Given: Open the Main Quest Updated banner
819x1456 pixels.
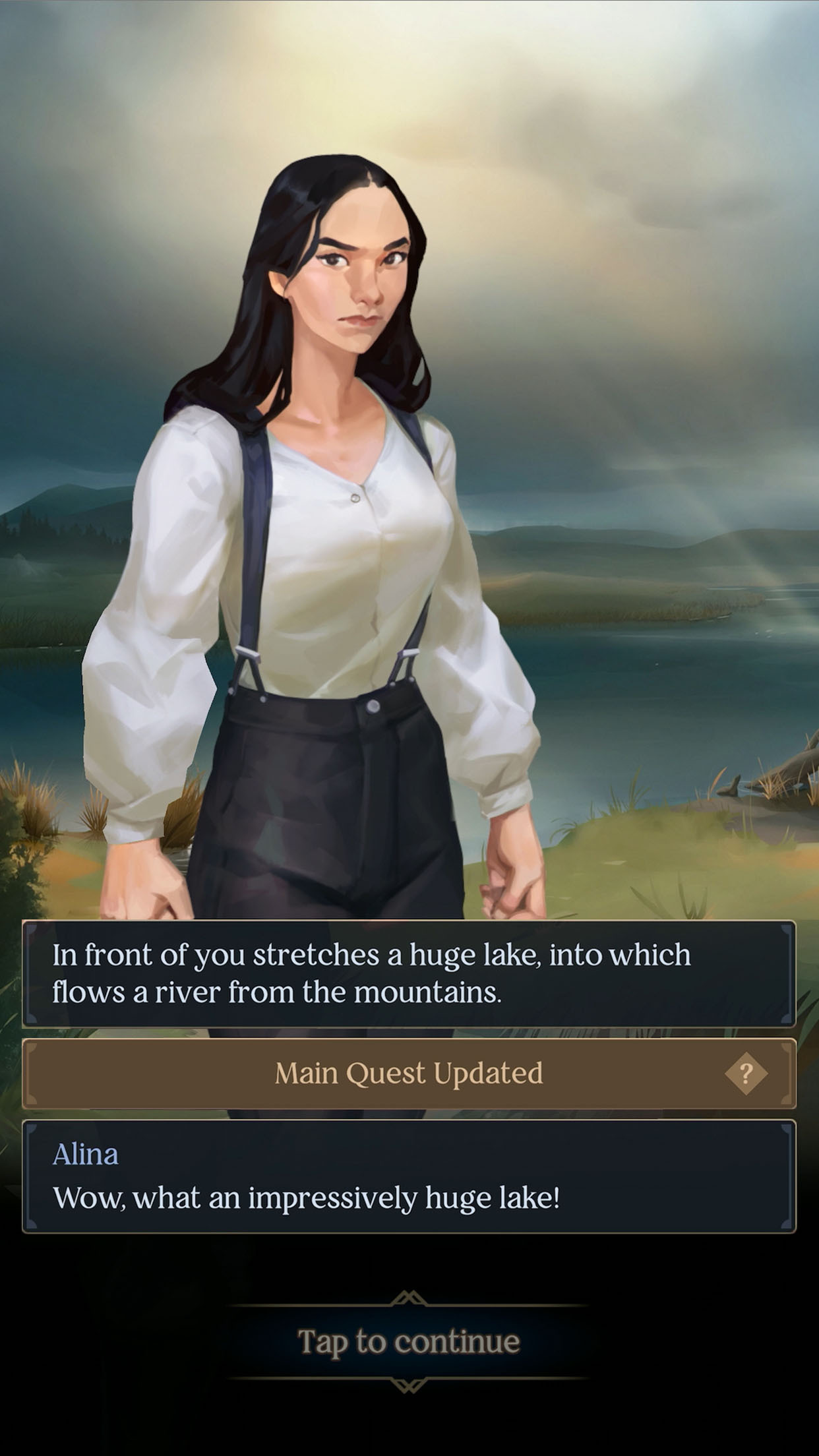Looking at the screenshot, I should click(x=409, y=1074).
